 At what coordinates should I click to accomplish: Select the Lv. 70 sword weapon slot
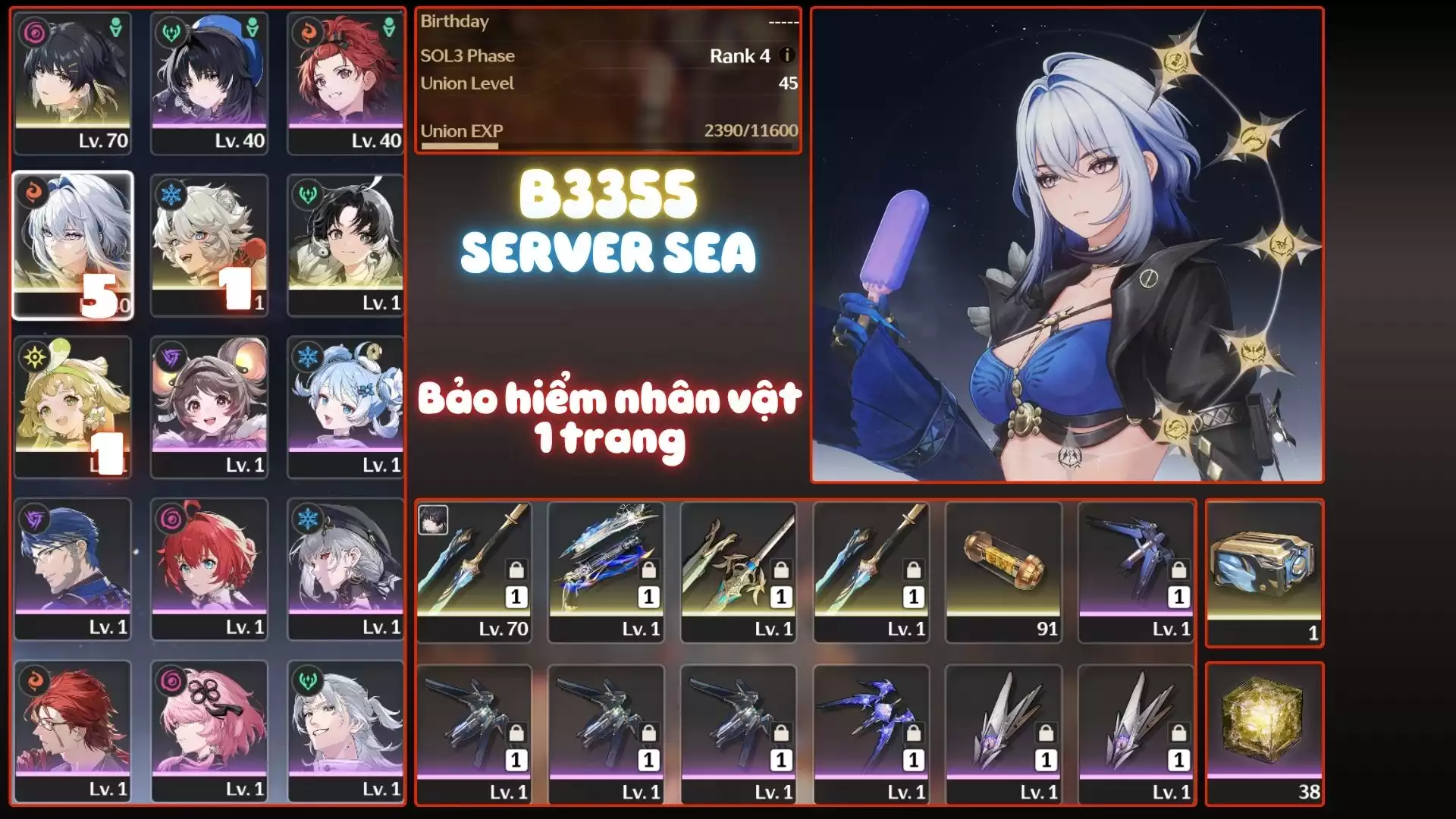tap(474, 572)
